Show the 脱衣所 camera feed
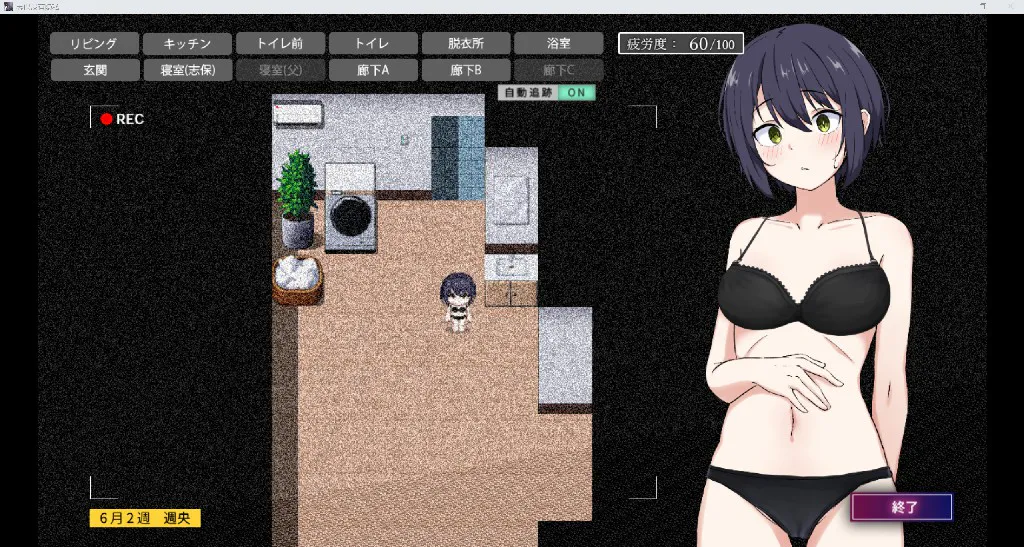Image resolution: width=1024 pixels, height=547 pixels. point(466,44)
